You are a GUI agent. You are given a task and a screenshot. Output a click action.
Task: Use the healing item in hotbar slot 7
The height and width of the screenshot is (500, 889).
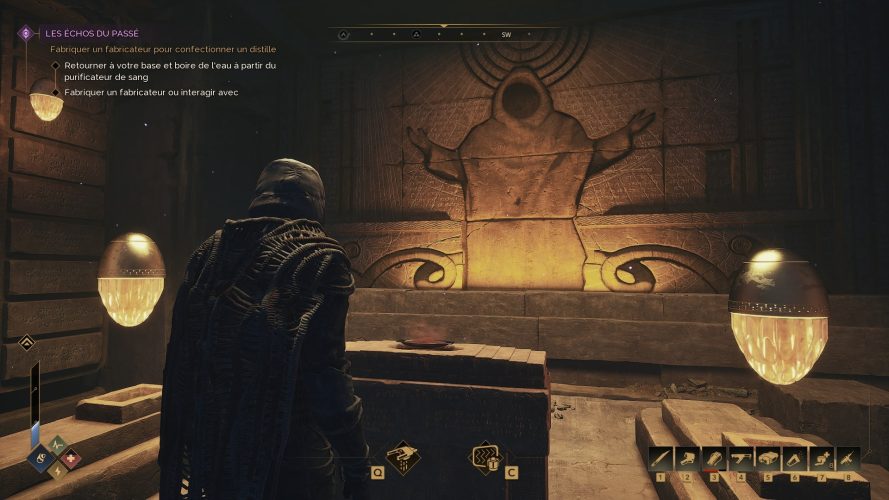pos(821,458)
